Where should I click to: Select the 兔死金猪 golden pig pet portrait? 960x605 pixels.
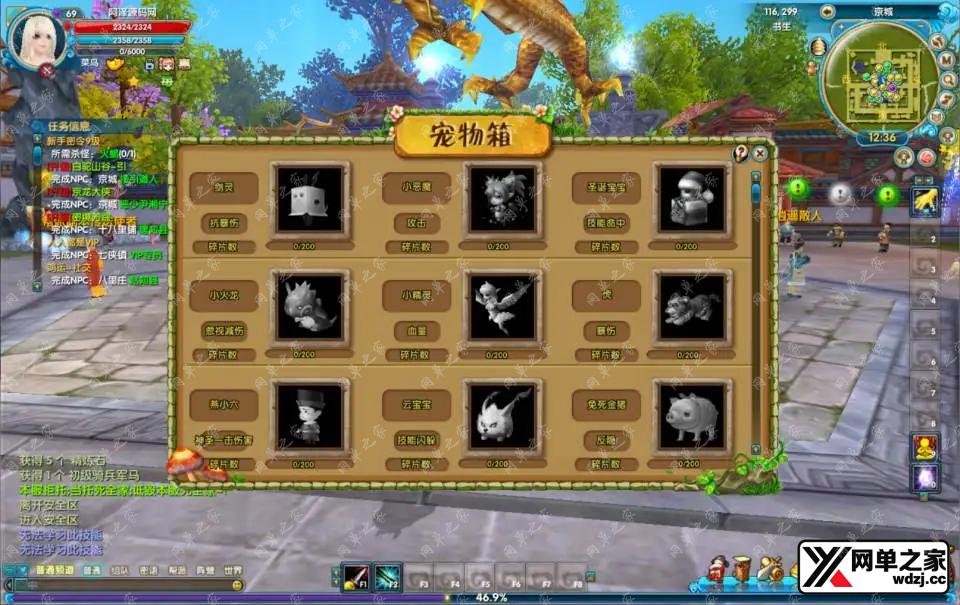pos(693,415)
